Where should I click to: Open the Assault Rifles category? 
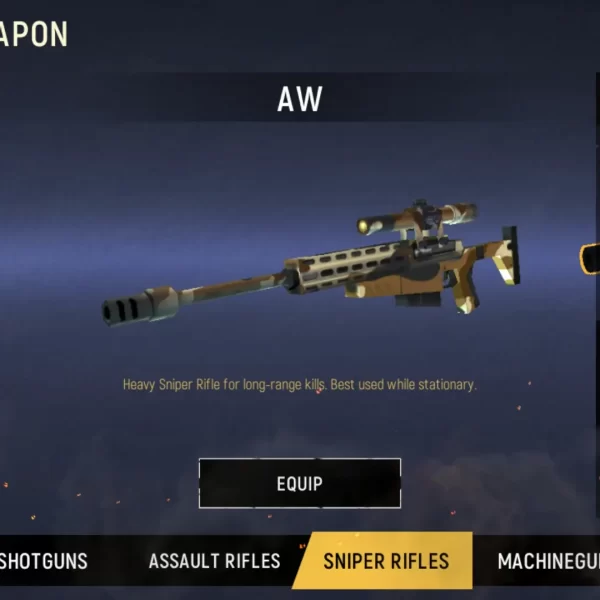click(x=214, y=561)
